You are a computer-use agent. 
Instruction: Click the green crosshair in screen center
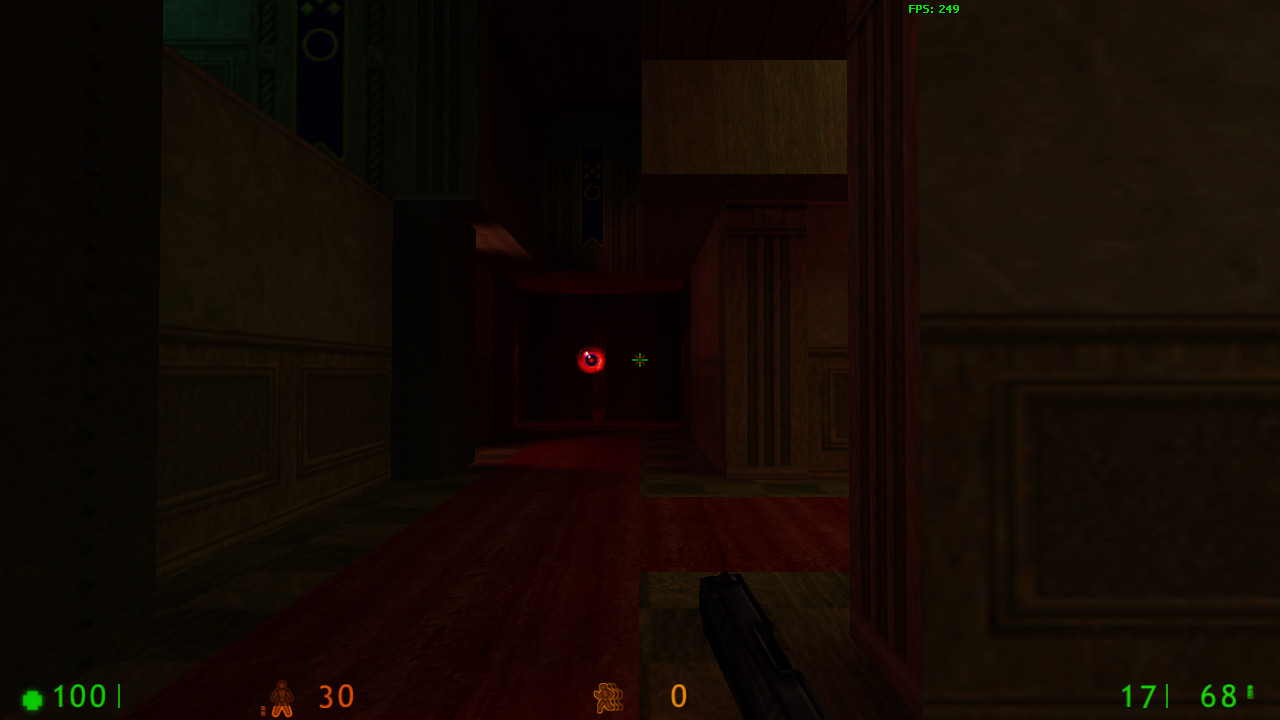coord(639,360)
